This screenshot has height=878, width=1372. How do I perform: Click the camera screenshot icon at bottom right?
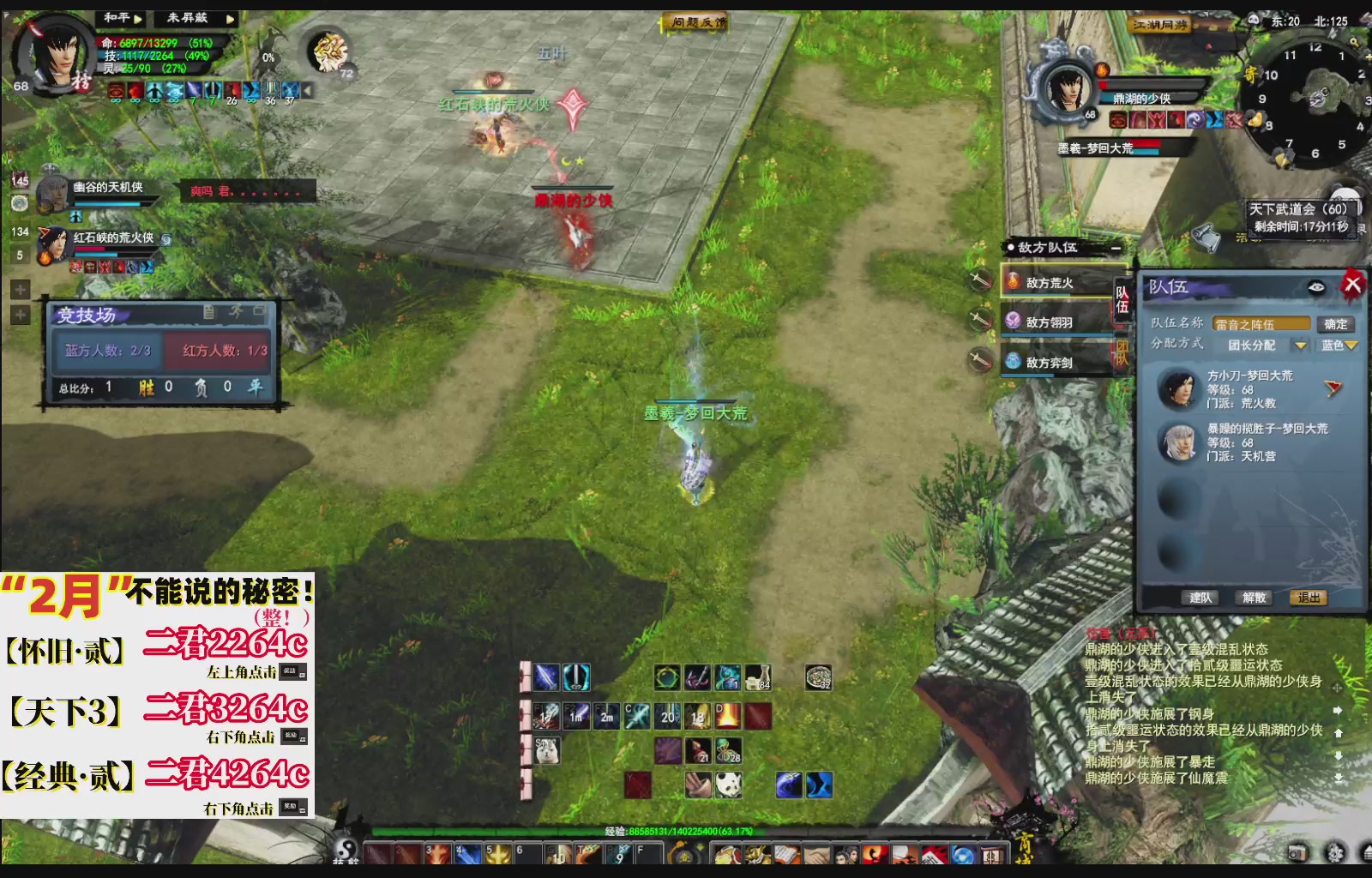pos(1298,853)
